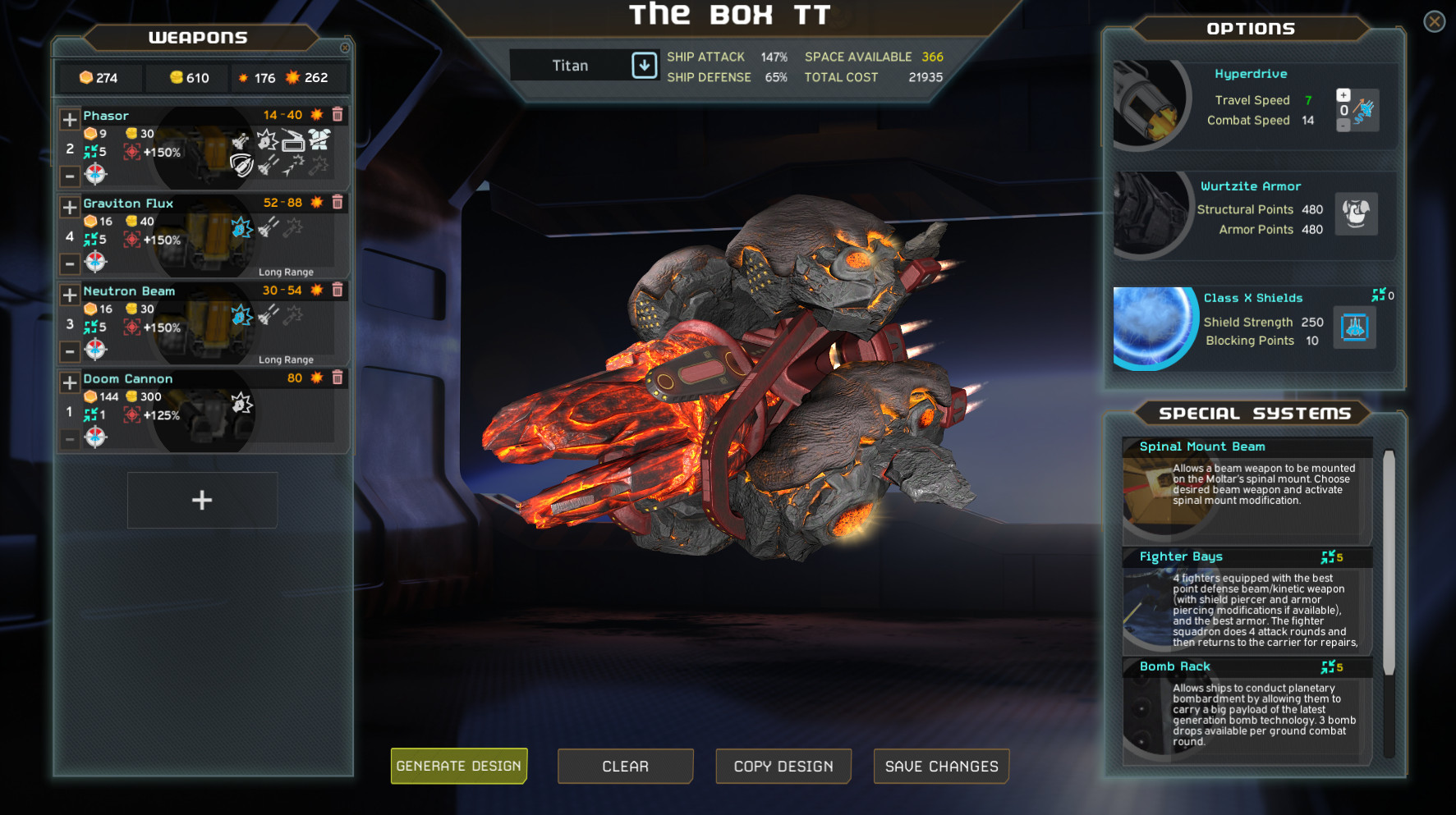Clear the current ship design
The height and width of the screenshot is (815, 1456).
pyautogui.click(x=625, y=766)
